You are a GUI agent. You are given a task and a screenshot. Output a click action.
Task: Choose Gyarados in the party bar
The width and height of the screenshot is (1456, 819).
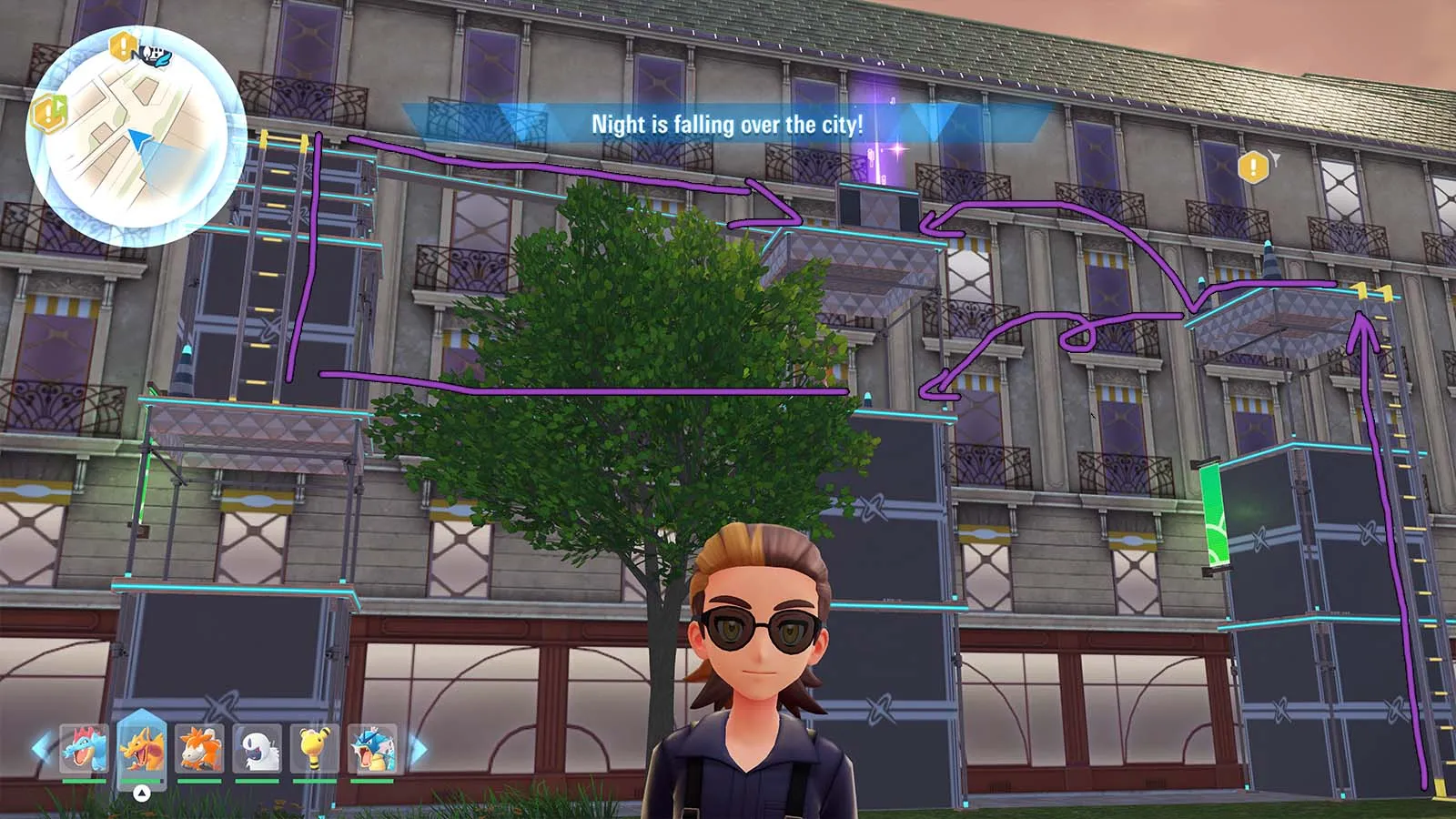(372, 749)
